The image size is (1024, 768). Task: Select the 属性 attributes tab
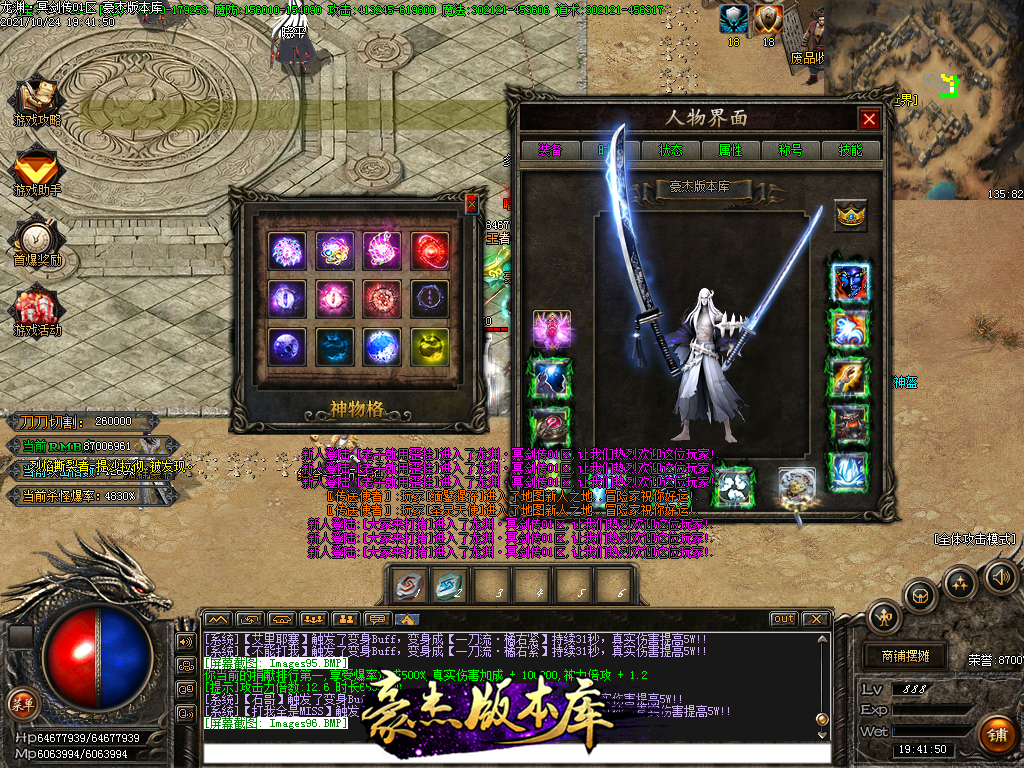[730, 150]
